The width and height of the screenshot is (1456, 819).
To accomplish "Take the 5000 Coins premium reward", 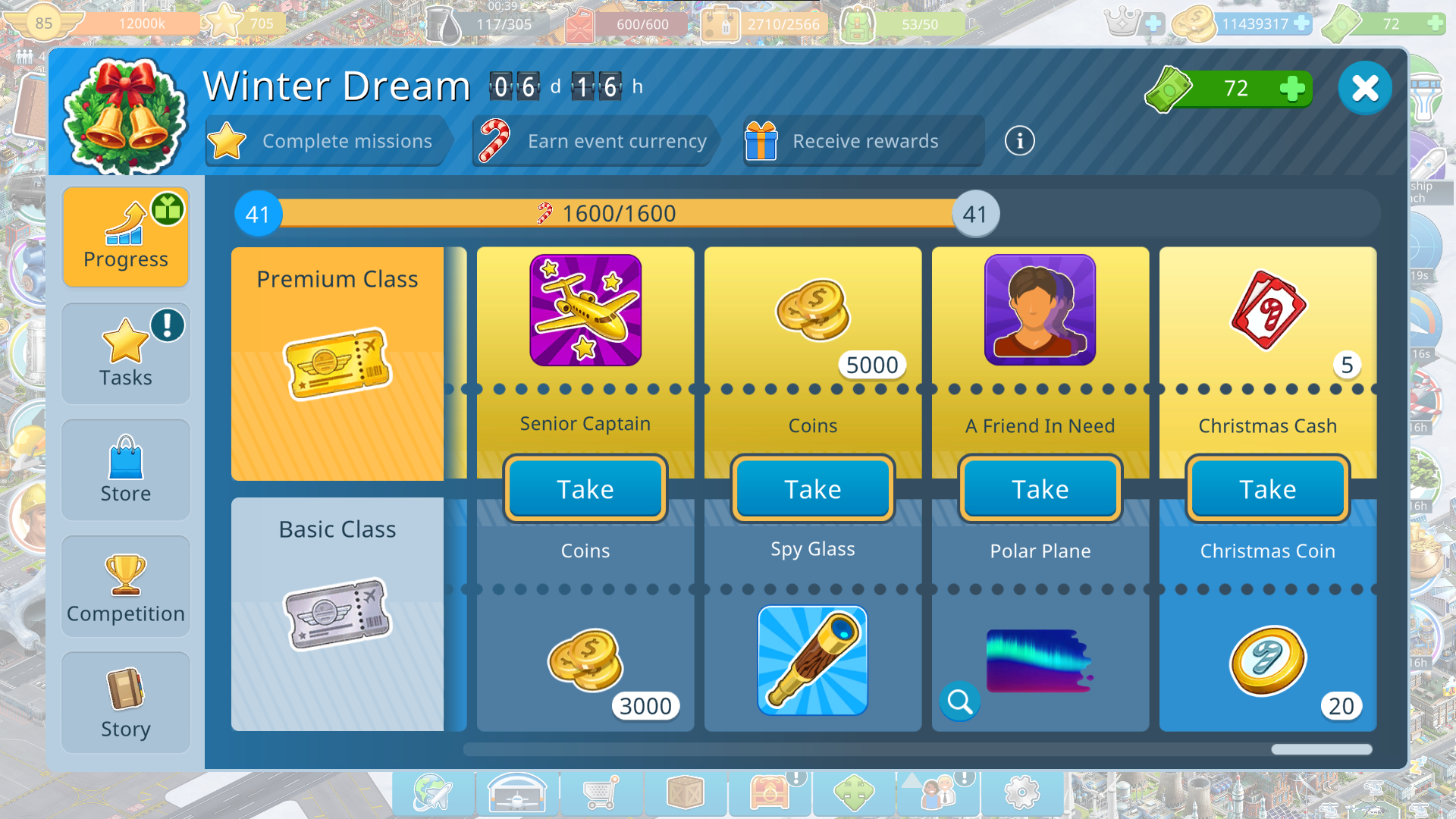I will click(x=813, y=489).
